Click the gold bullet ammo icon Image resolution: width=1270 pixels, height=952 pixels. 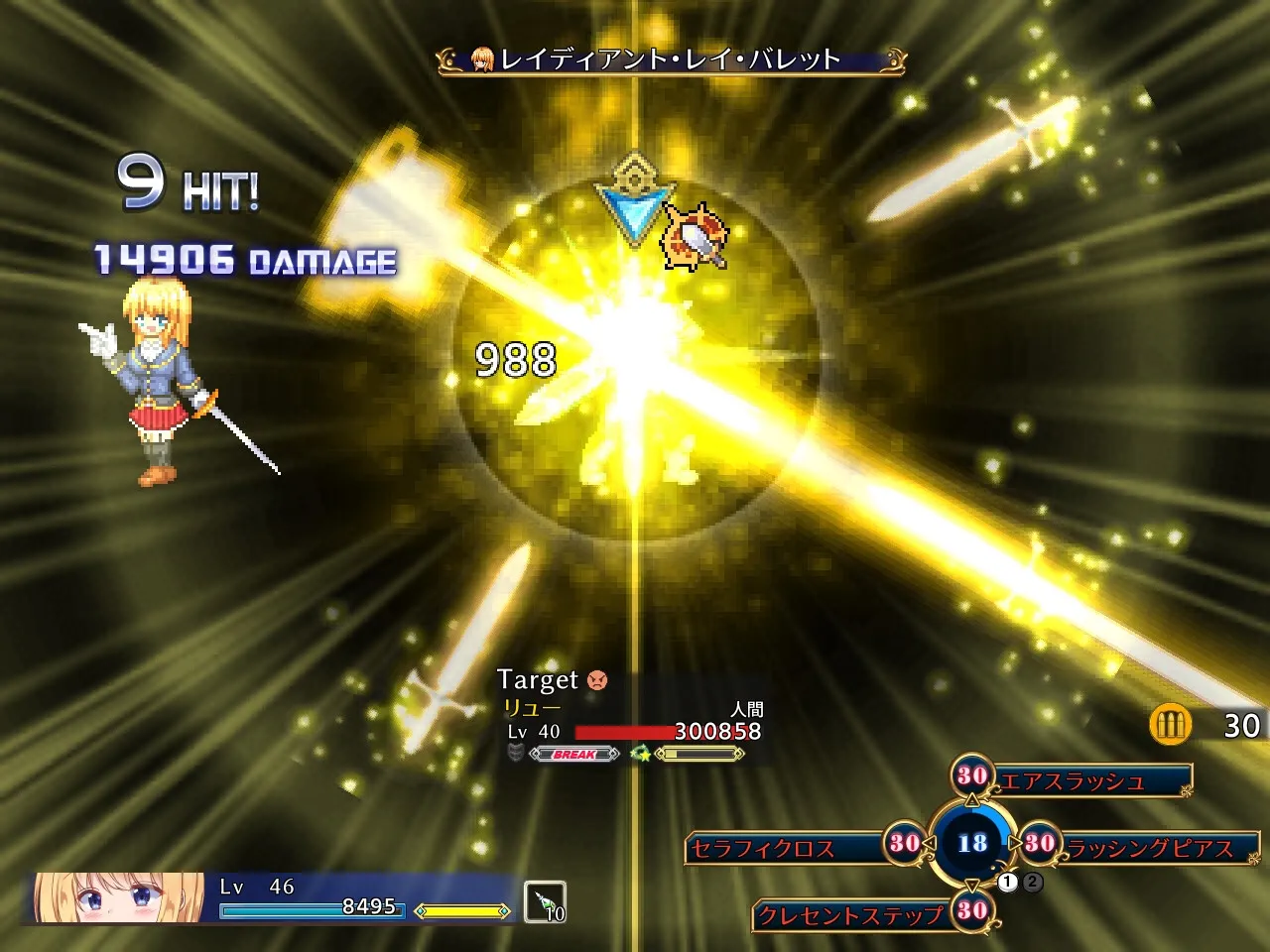[1171, 725]
